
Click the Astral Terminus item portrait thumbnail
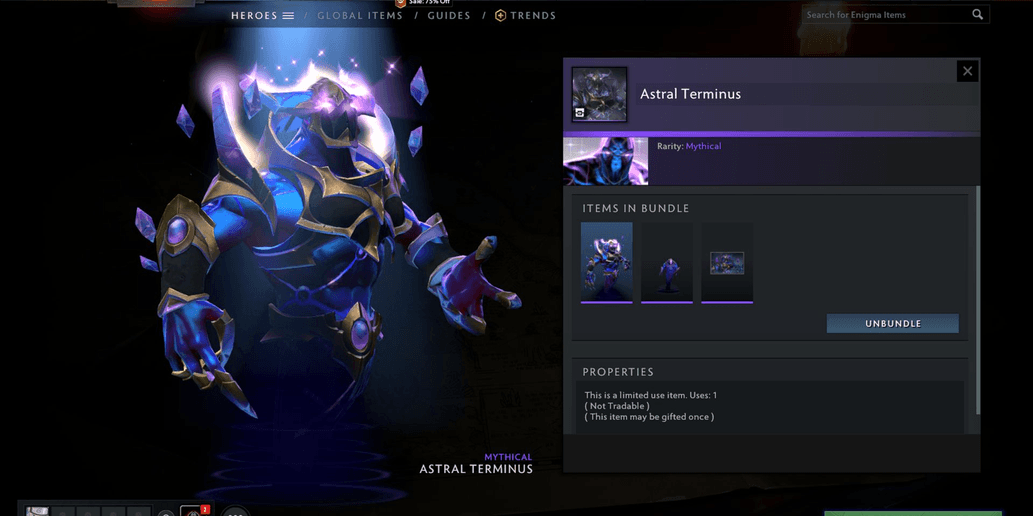(600, 94)
